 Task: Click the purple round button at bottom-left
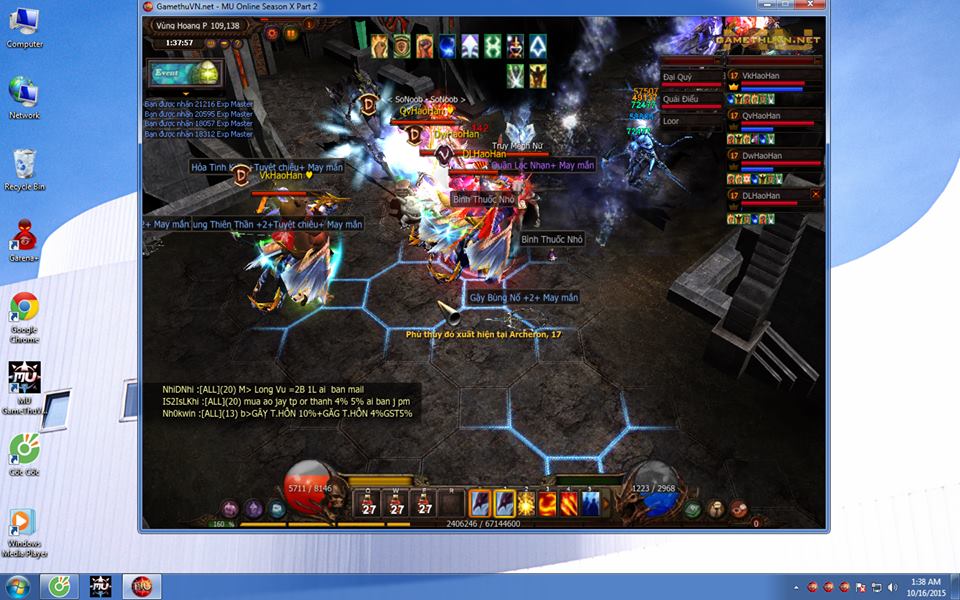pos(230,509)
